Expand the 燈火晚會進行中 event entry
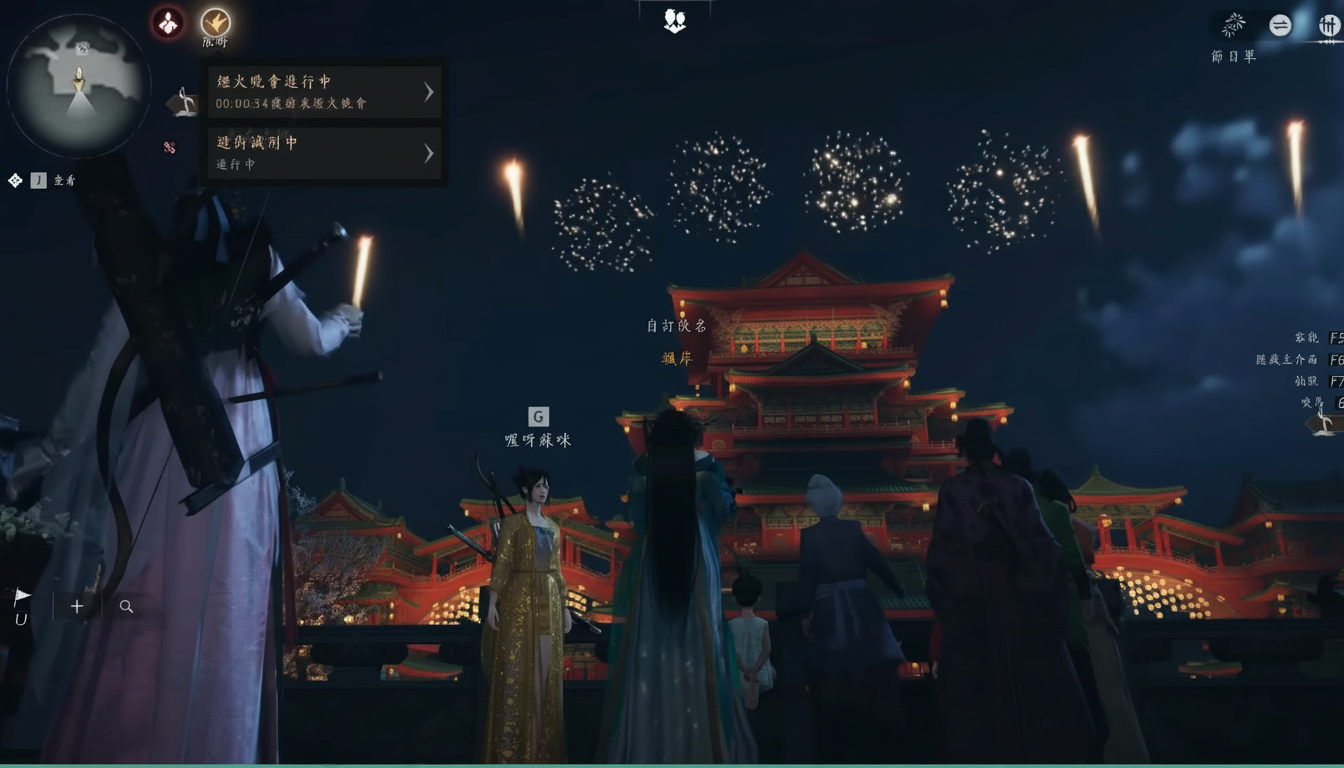This screenshot has height=768, width=1344. 324,92
